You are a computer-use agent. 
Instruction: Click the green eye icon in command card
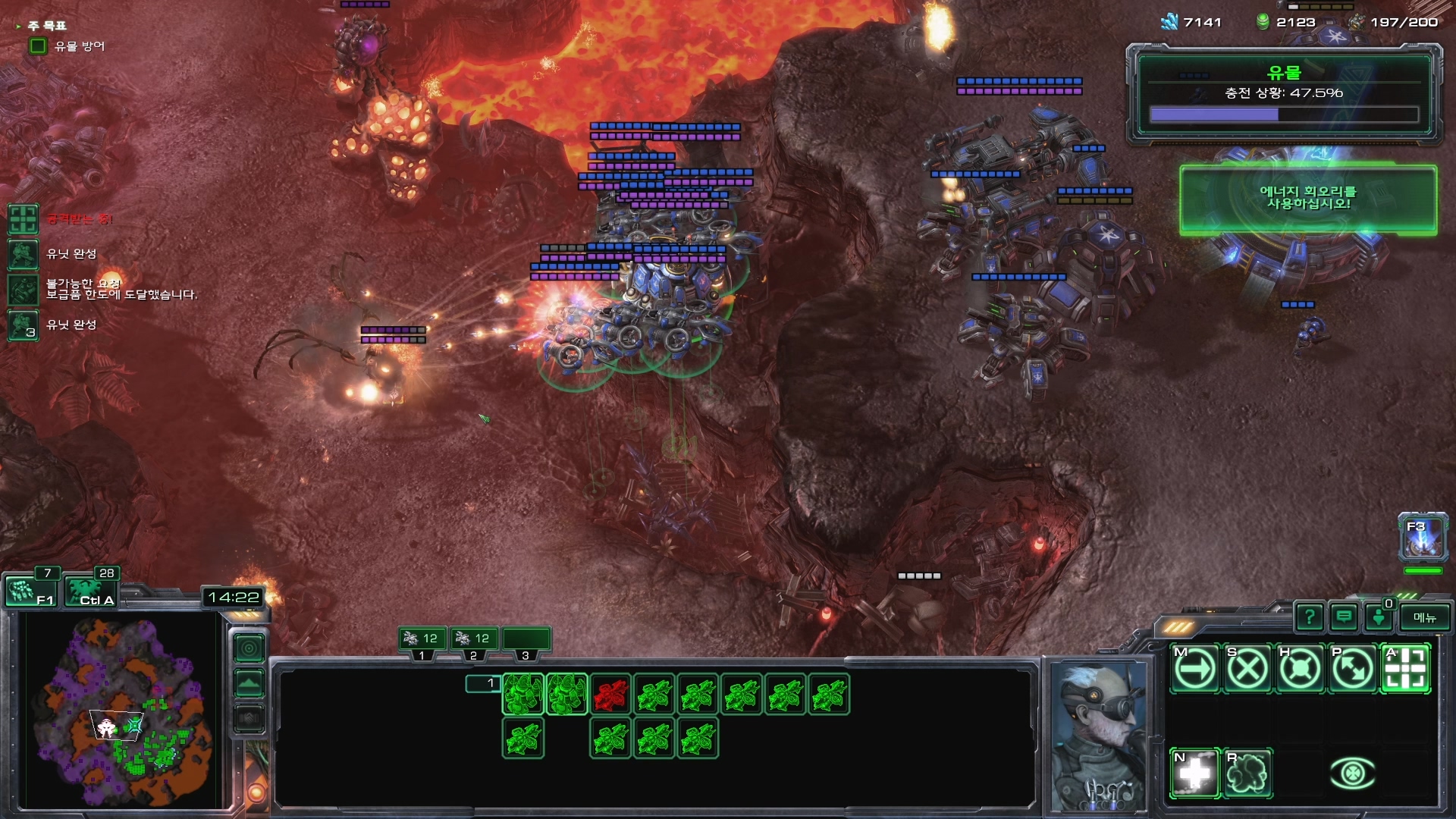point(1353,773)
